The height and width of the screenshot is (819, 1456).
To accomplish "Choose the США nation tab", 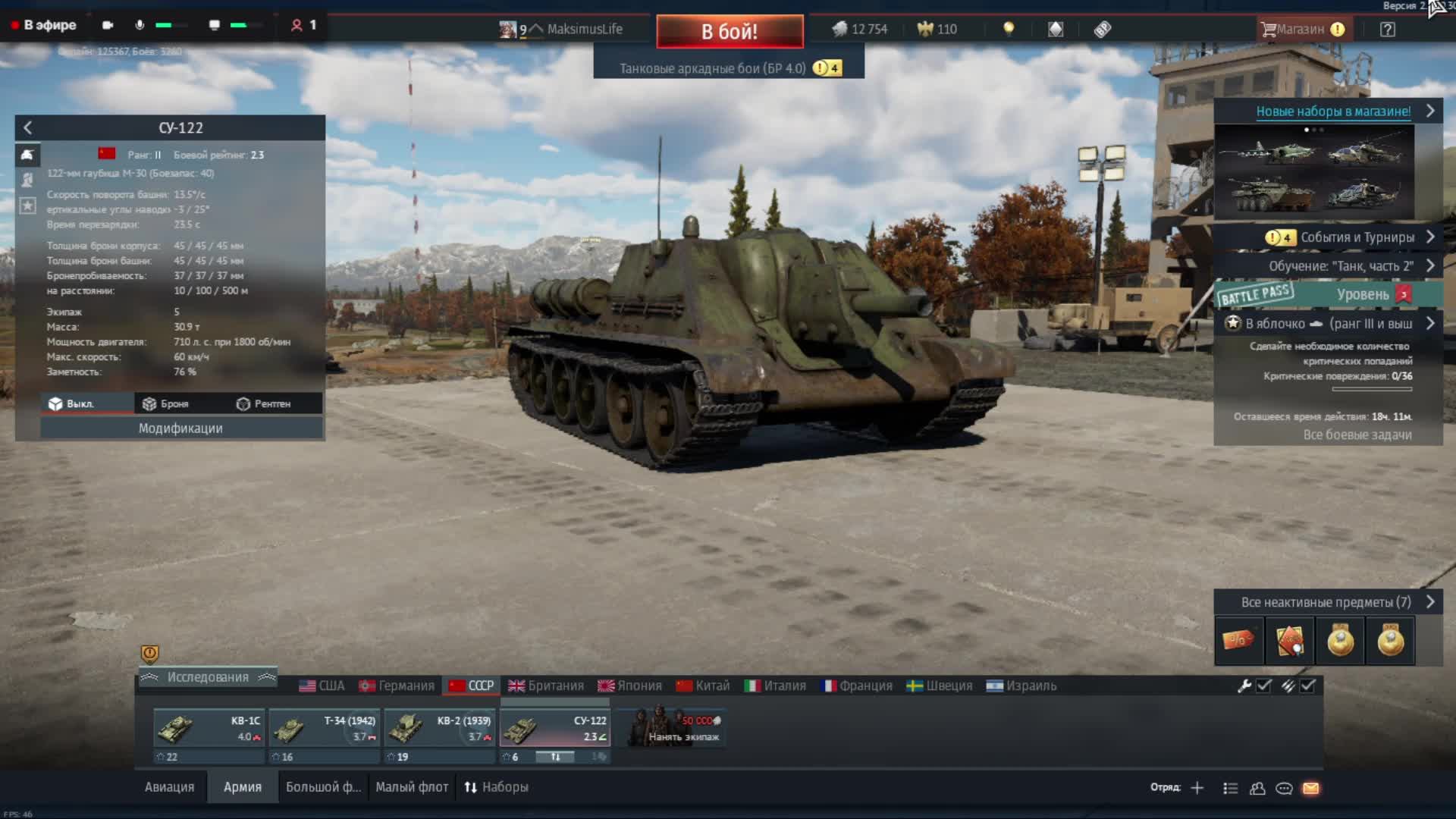I will pyautogui.click(x=322, y=686).
